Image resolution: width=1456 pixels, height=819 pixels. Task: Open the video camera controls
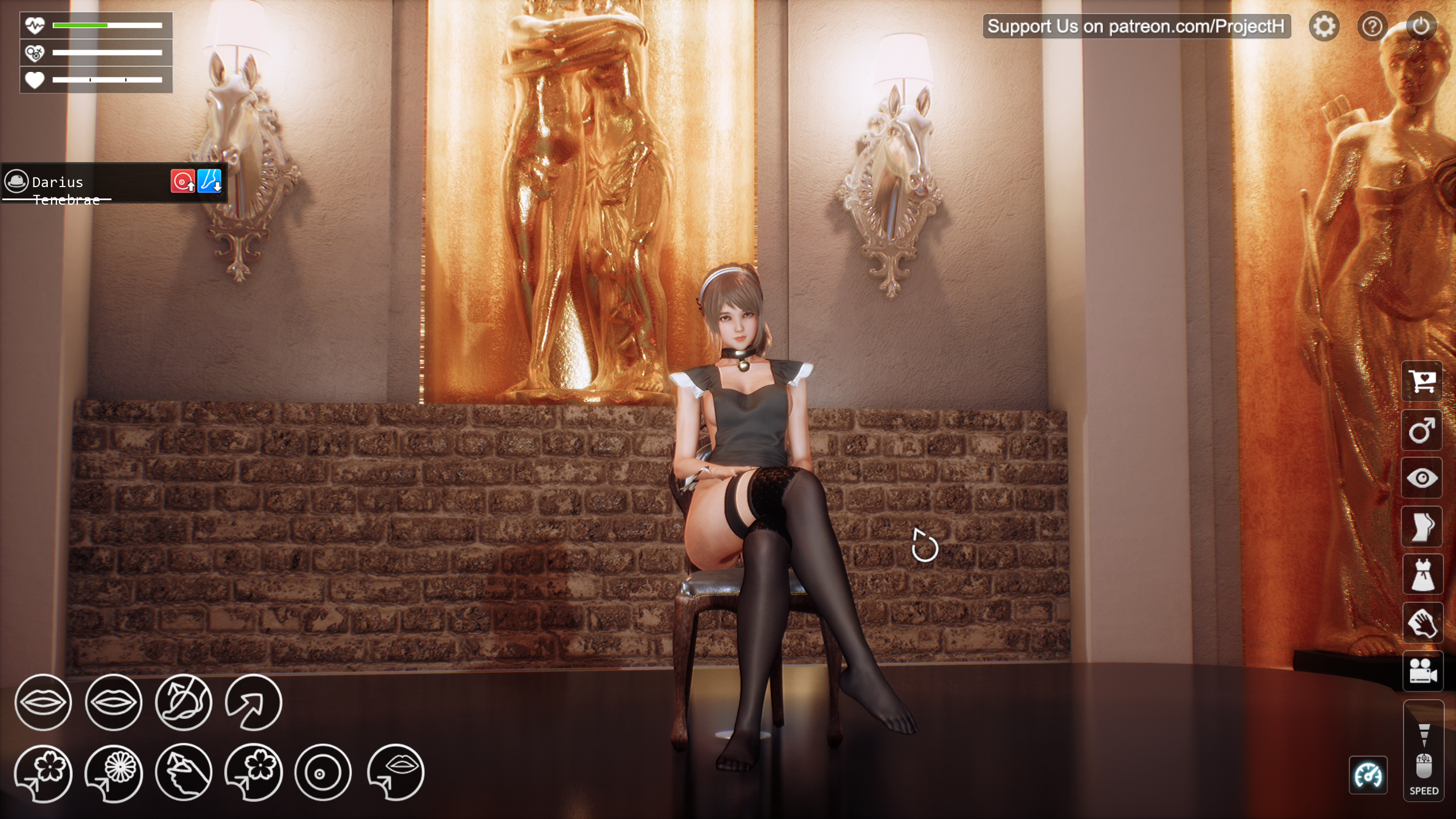click(1422, 672)
